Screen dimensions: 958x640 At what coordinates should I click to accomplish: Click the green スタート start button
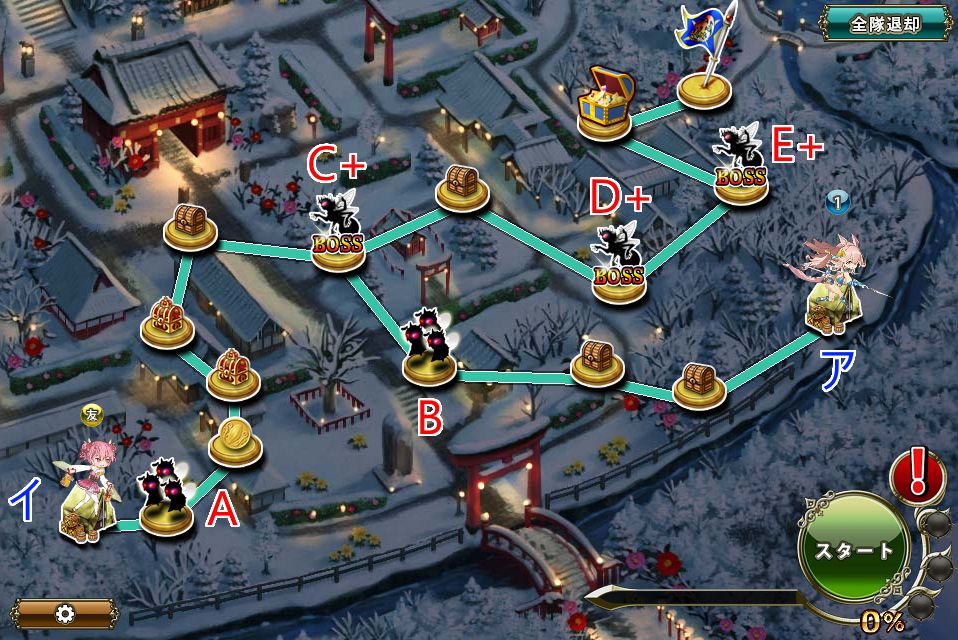pos(853,549)
